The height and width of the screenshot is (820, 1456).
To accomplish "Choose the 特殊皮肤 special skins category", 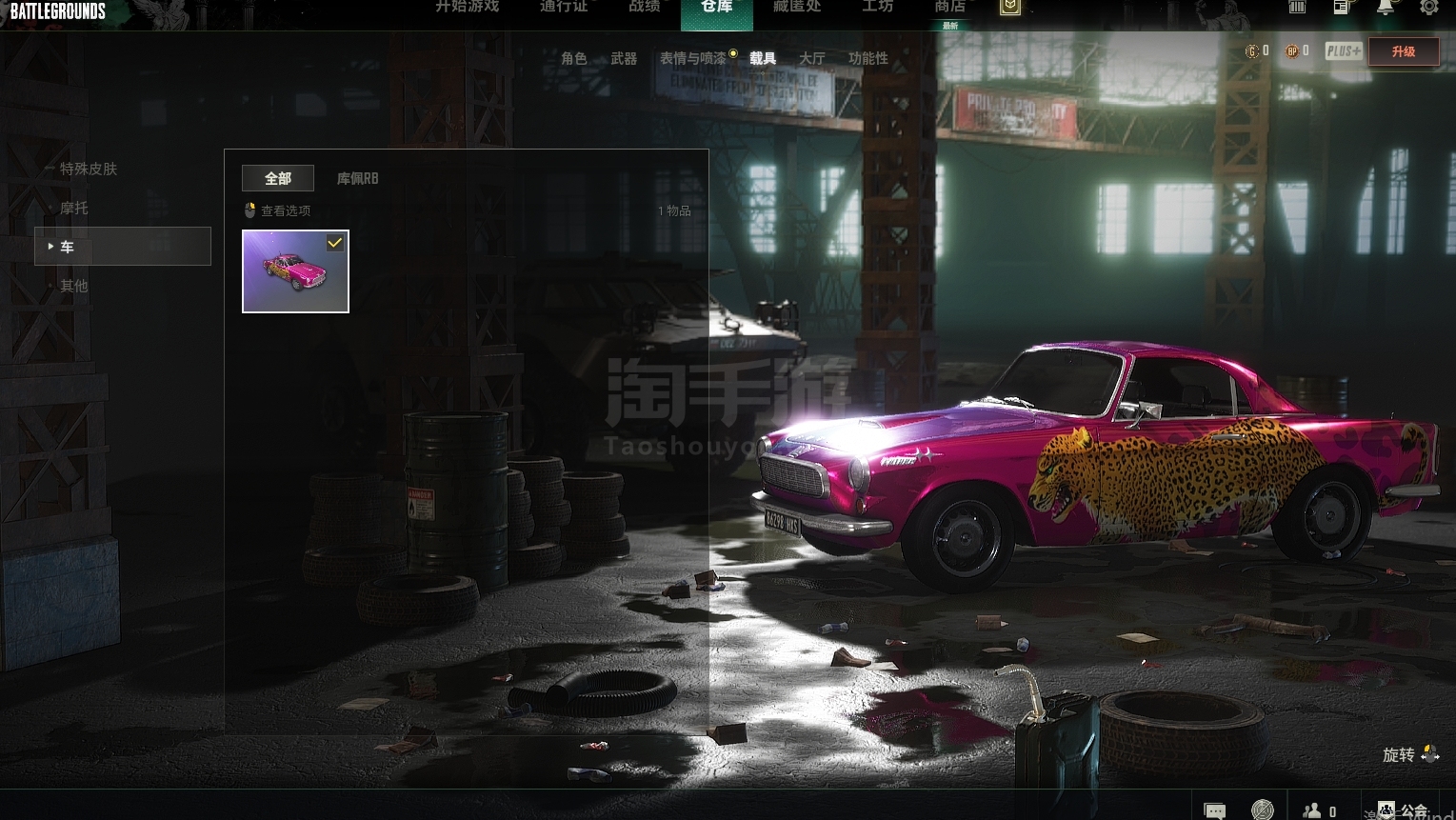I will click(x=89, y=169).
